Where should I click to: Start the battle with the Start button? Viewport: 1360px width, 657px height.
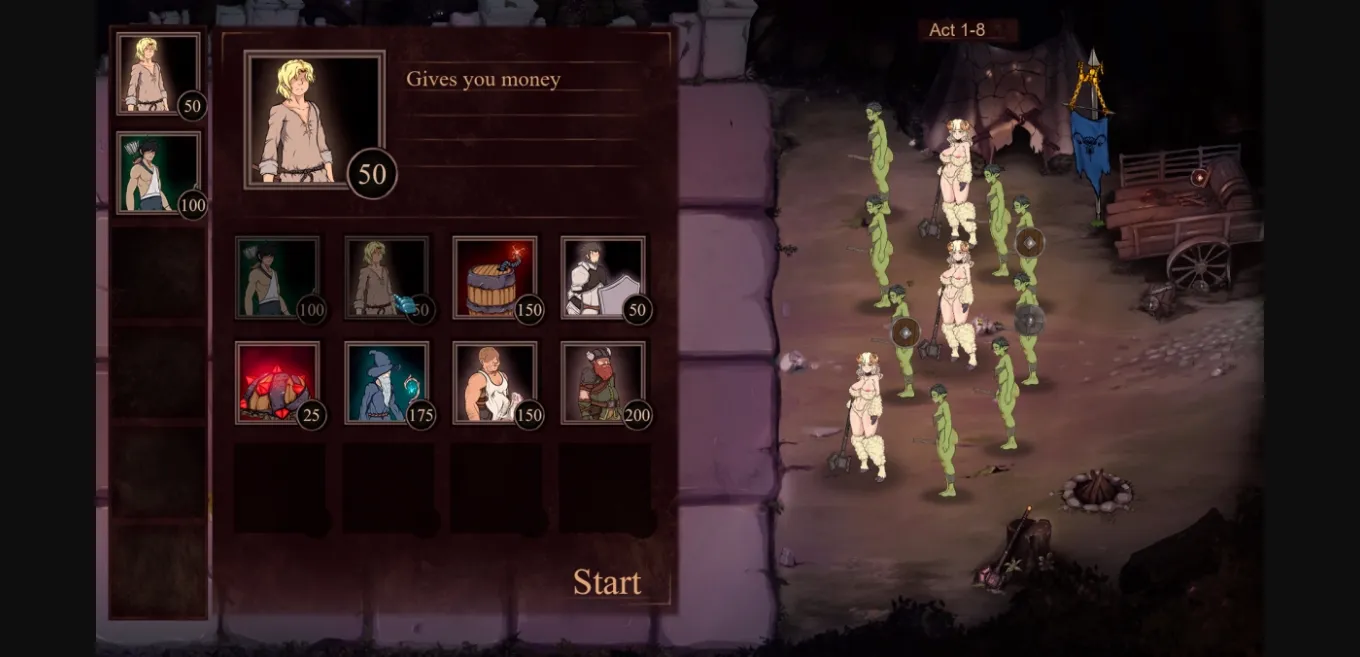coord(606,582)
